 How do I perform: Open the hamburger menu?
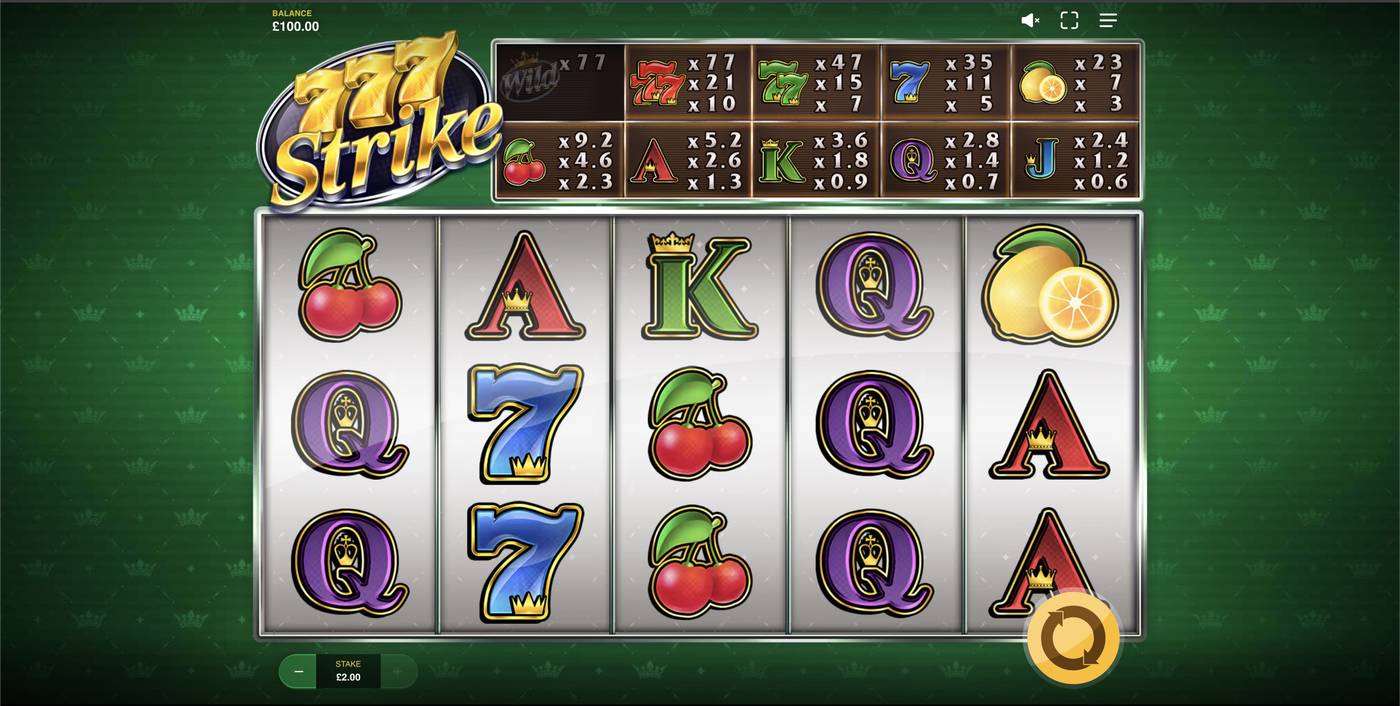pos(1108,20)
